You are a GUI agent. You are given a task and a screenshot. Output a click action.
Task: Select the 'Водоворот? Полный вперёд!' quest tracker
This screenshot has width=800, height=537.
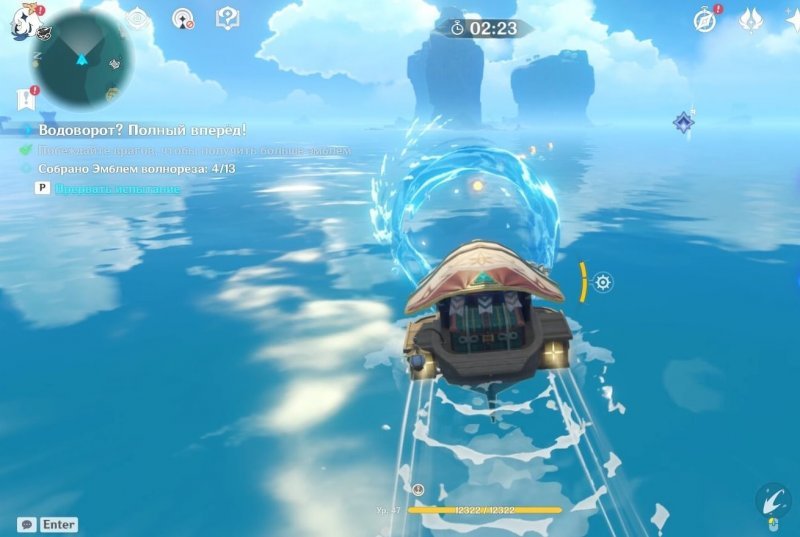[x=142, y=130]
